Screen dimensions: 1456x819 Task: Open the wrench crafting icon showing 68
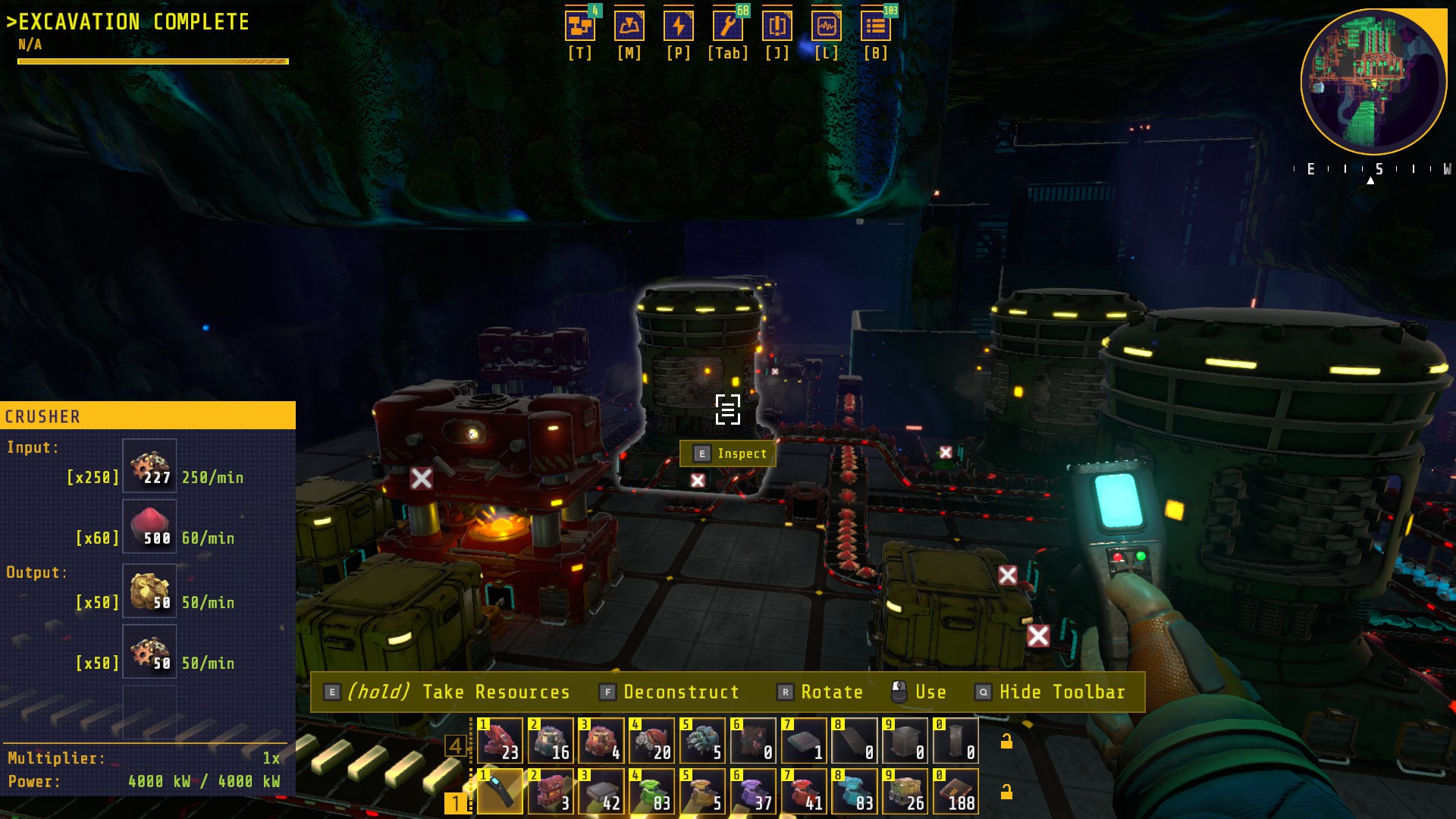(728, 27)
